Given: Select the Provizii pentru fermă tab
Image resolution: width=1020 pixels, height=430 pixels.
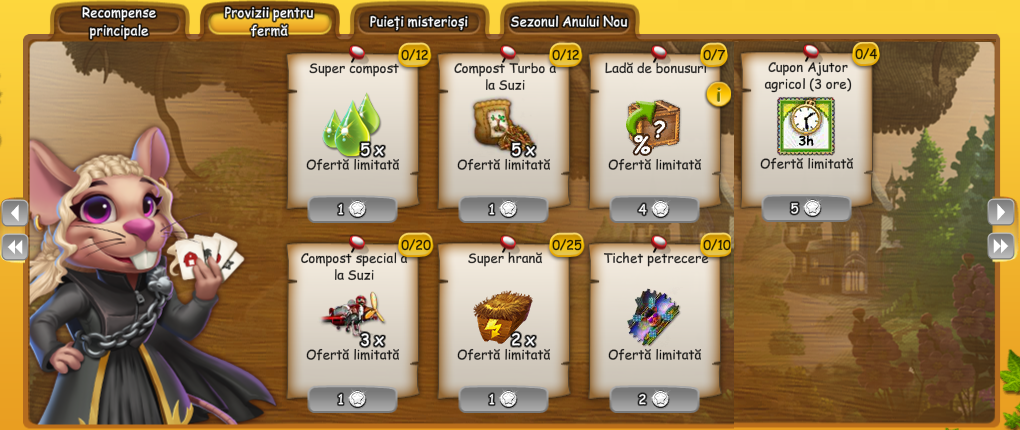Looking at the screenshot, I should coord(269,22).
